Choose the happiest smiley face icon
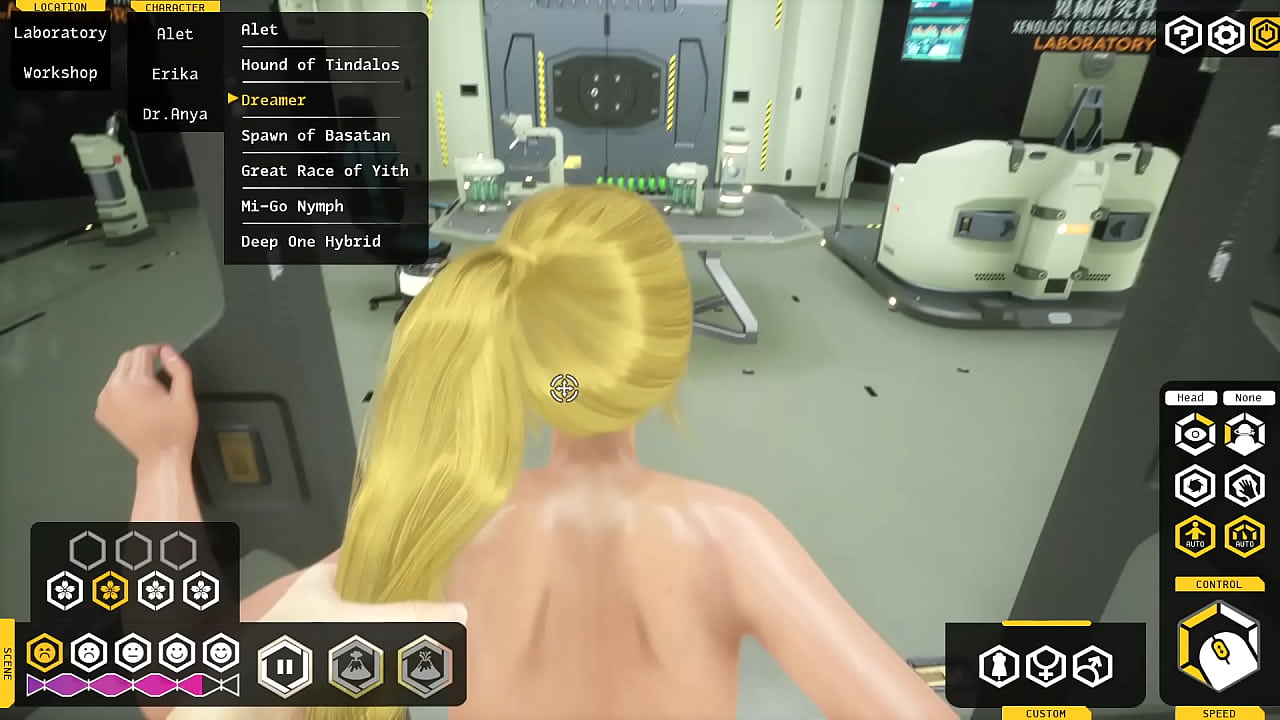1280x720 pixels. point(221,653)
